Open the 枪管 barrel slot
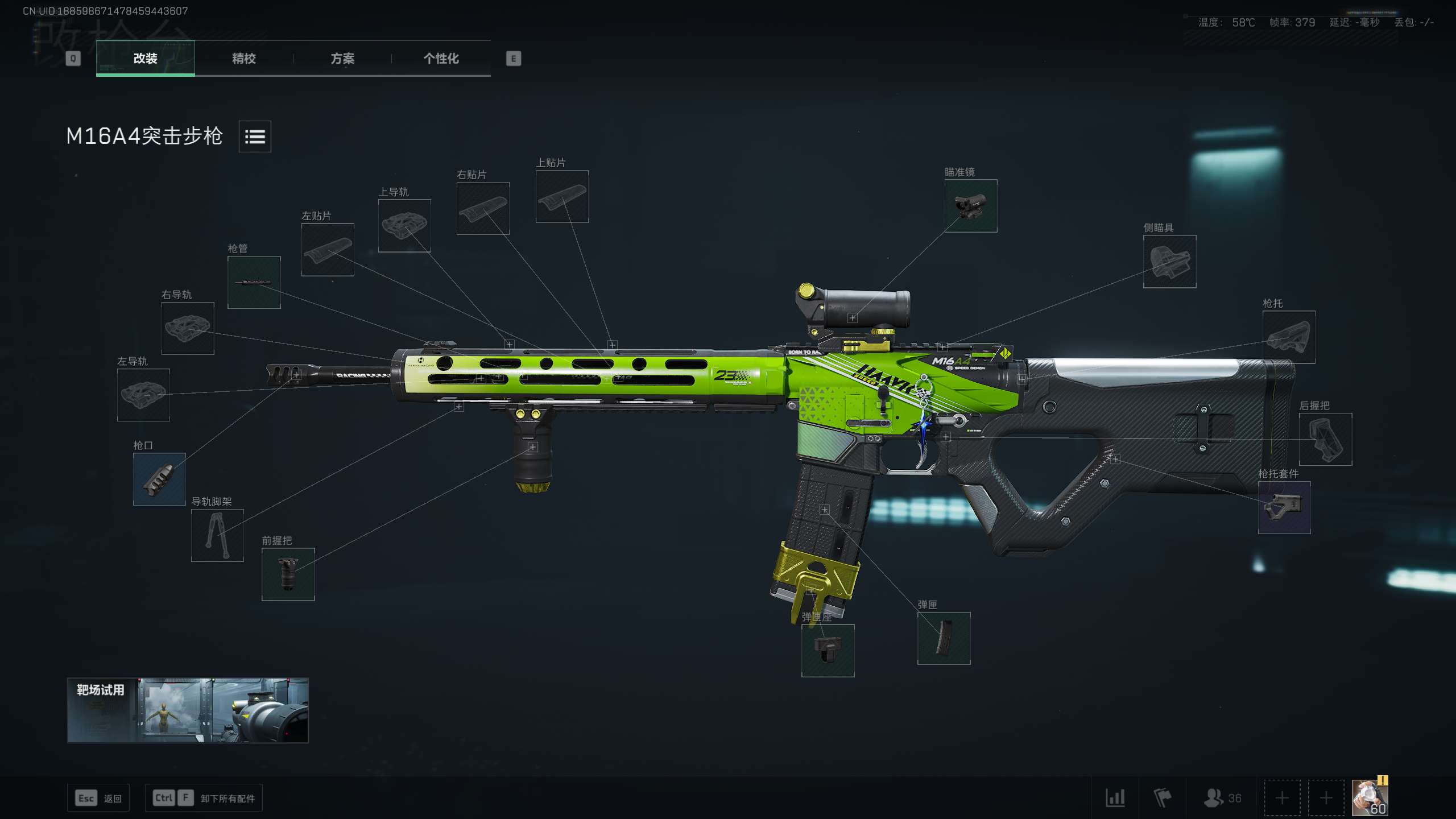The width and height of the screenshot is (1456, 819). (x=254, y=283)
